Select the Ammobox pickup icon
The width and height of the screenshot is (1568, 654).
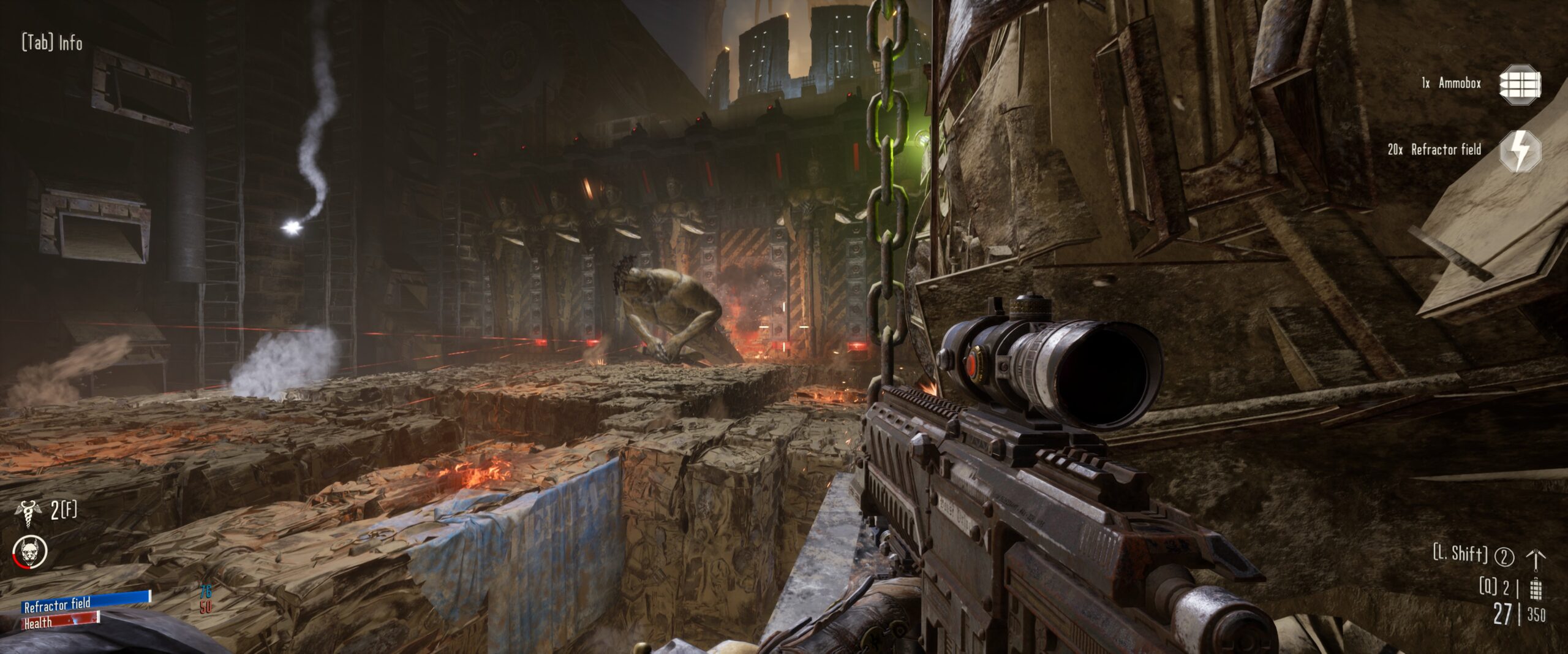[1520, 85]
